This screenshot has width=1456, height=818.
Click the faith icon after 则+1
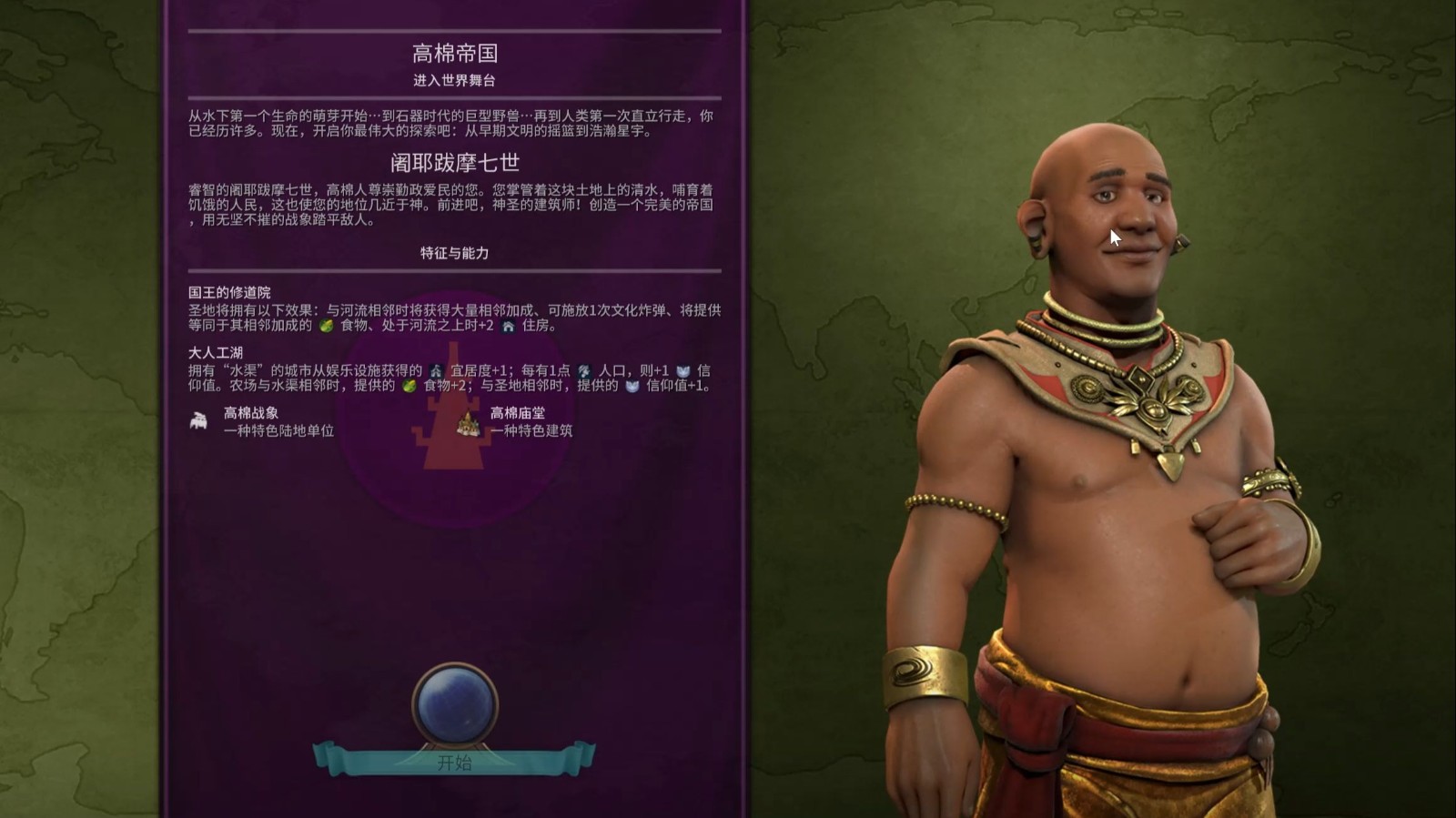(x=683, y=370)
